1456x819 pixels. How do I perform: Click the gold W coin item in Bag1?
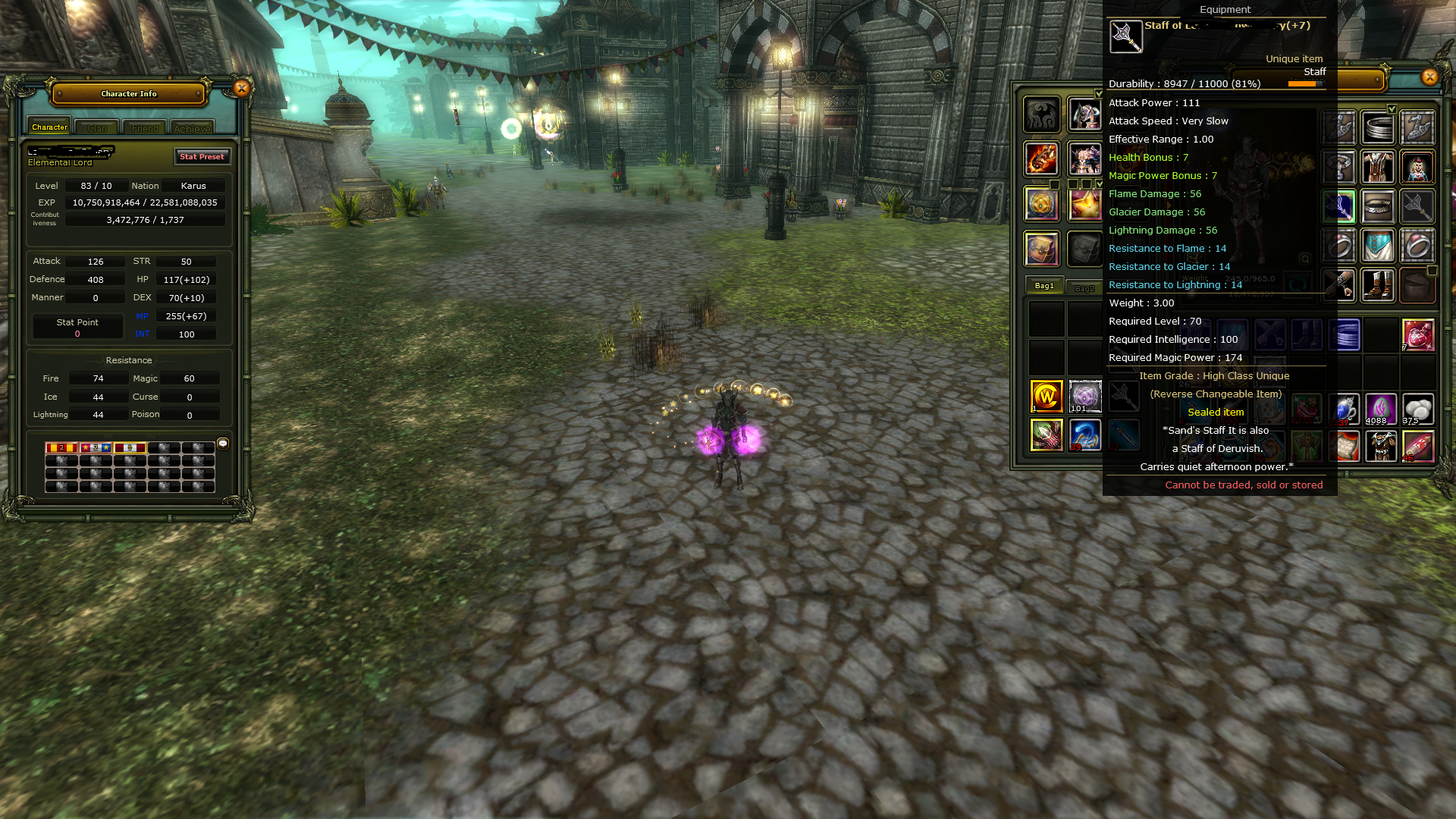coord(1046,397)
